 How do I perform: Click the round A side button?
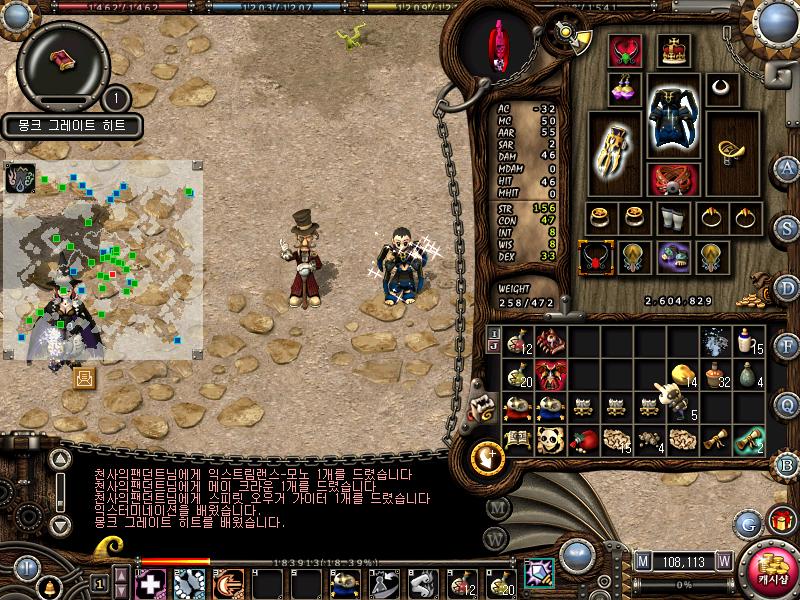click(788, 168)
